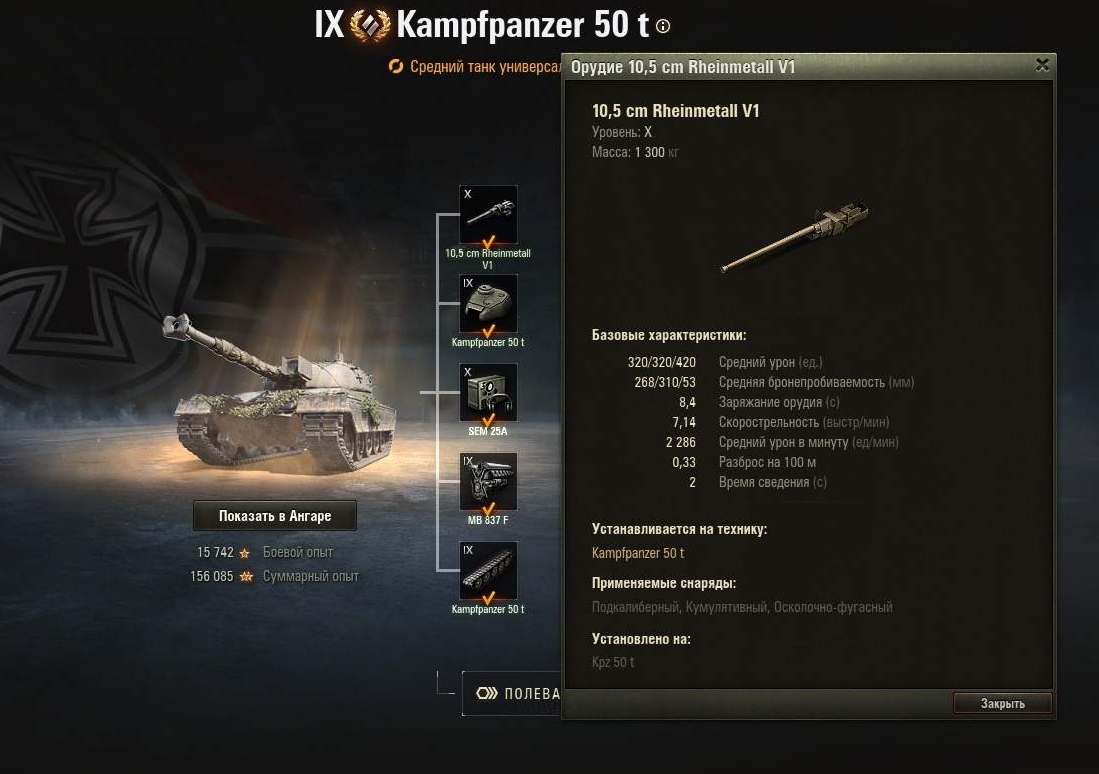Select the MB 837 F engine module
The width and height of the screenshot is (1099, 774).
point(488,482)
